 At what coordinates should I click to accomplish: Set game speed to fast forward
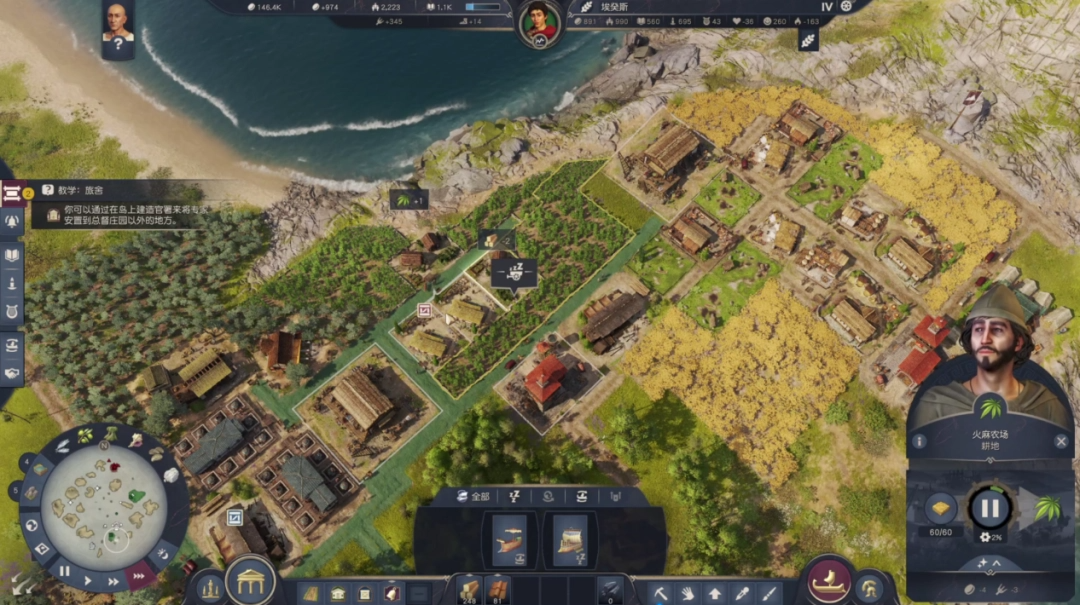pyautogui.click(x=113, y=580)
